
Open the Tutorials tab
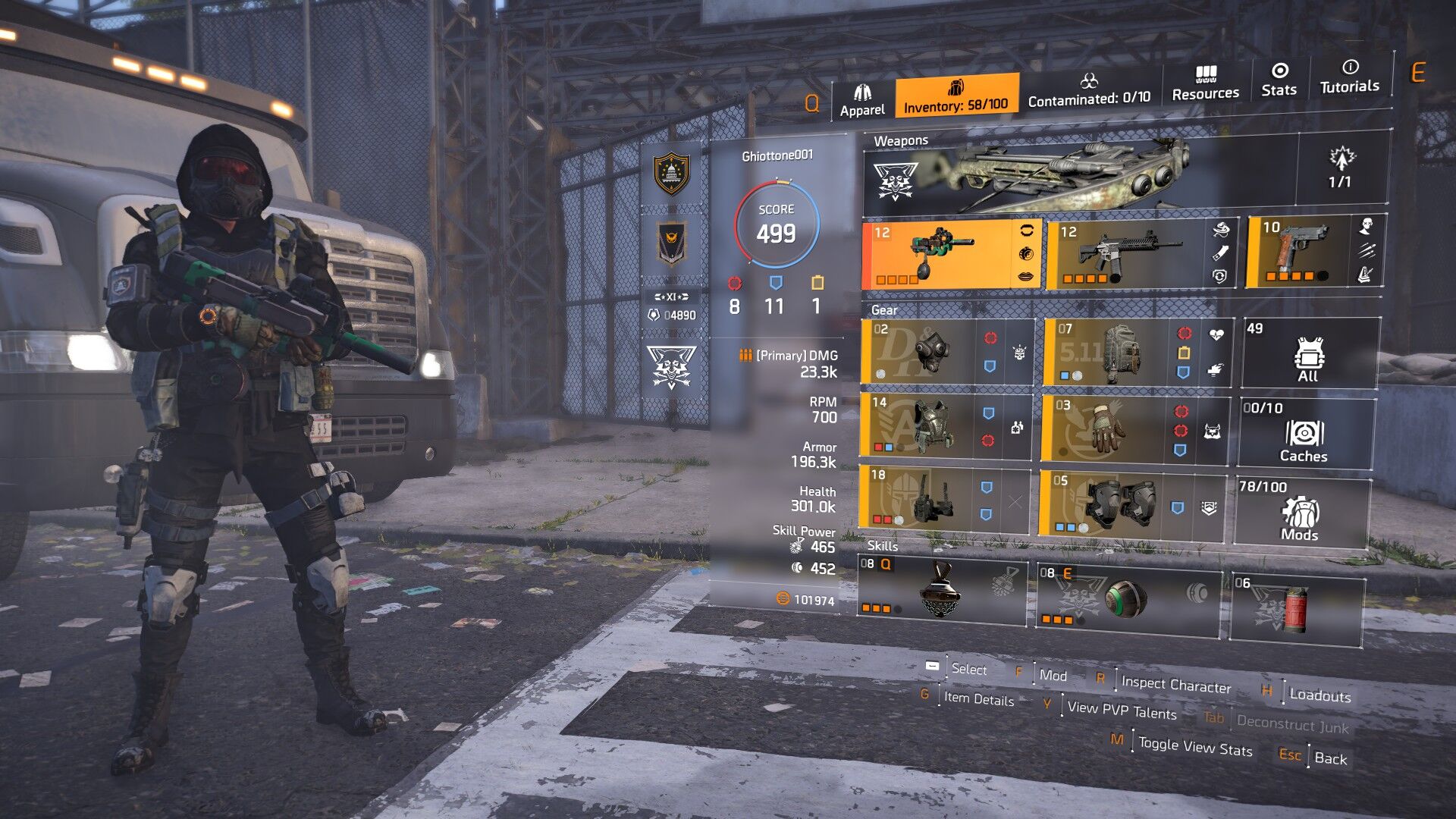(x=1349, y=77)
